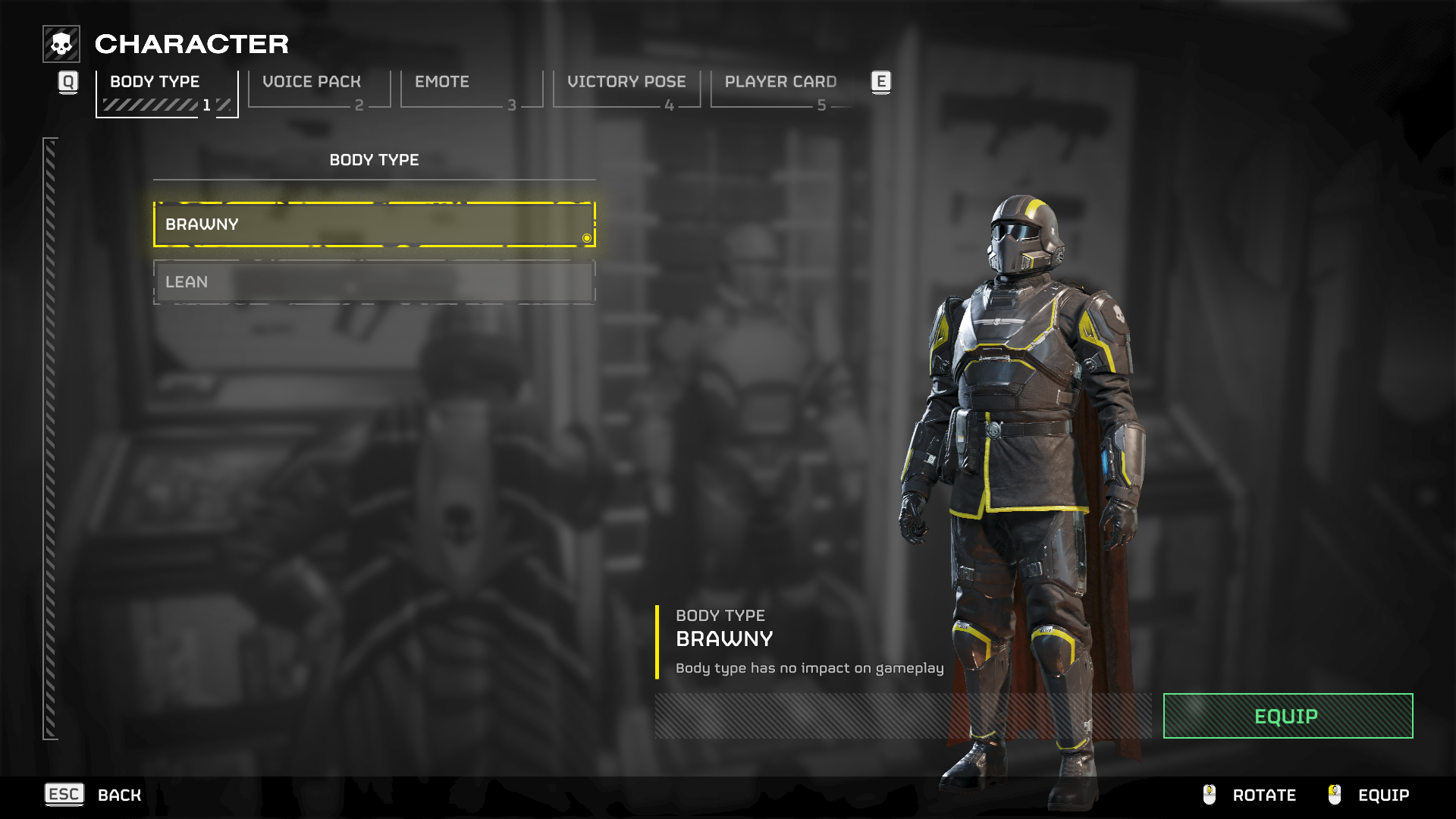
Task: Click the green Equip button
Action: 1287,716
